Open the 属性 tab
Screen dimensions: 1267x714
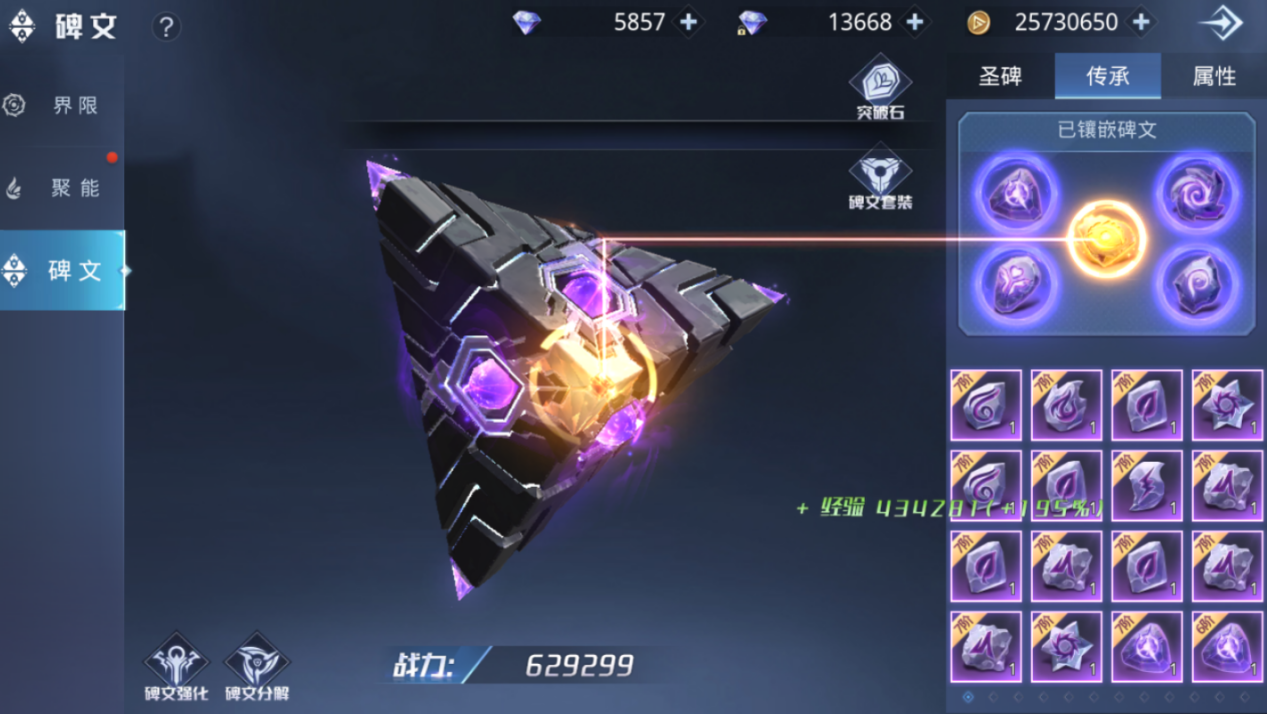pos(1214,76)
